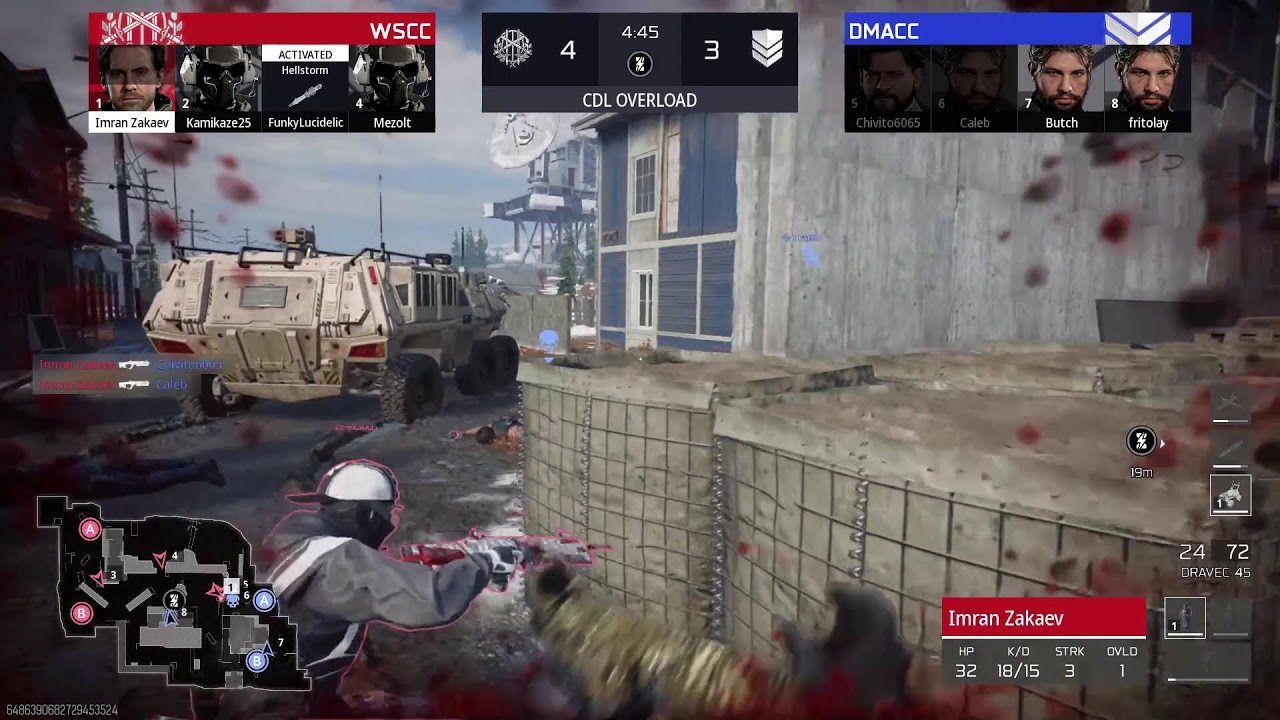Image resolution: width=1280 pixels, height=720 pixels.
Task: Select the Imran Zakaev stats nameplate
Action: [x=1044, y=618]
